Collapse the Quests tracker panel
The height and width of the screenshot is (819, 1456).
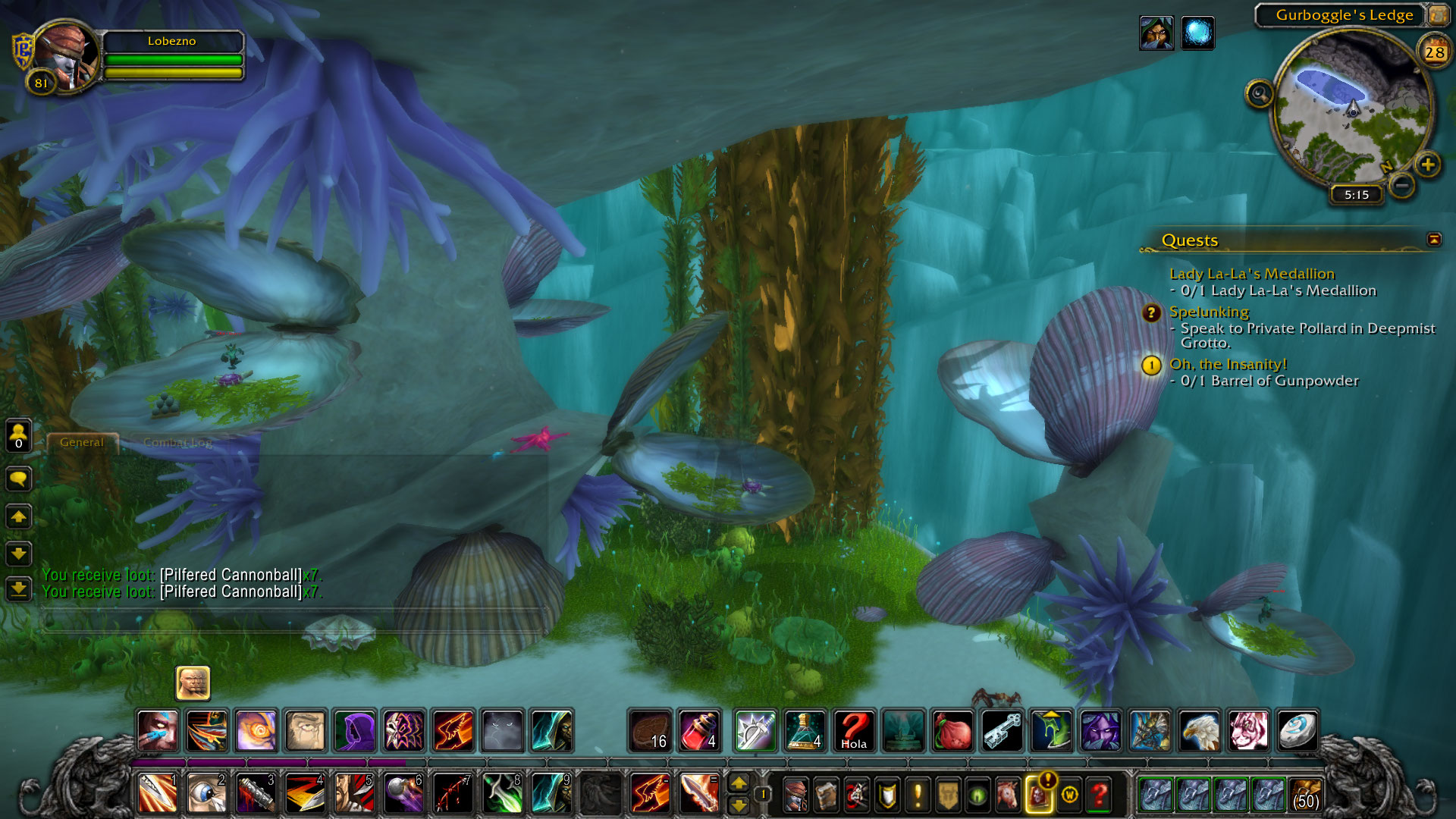tap(1433, 240)
